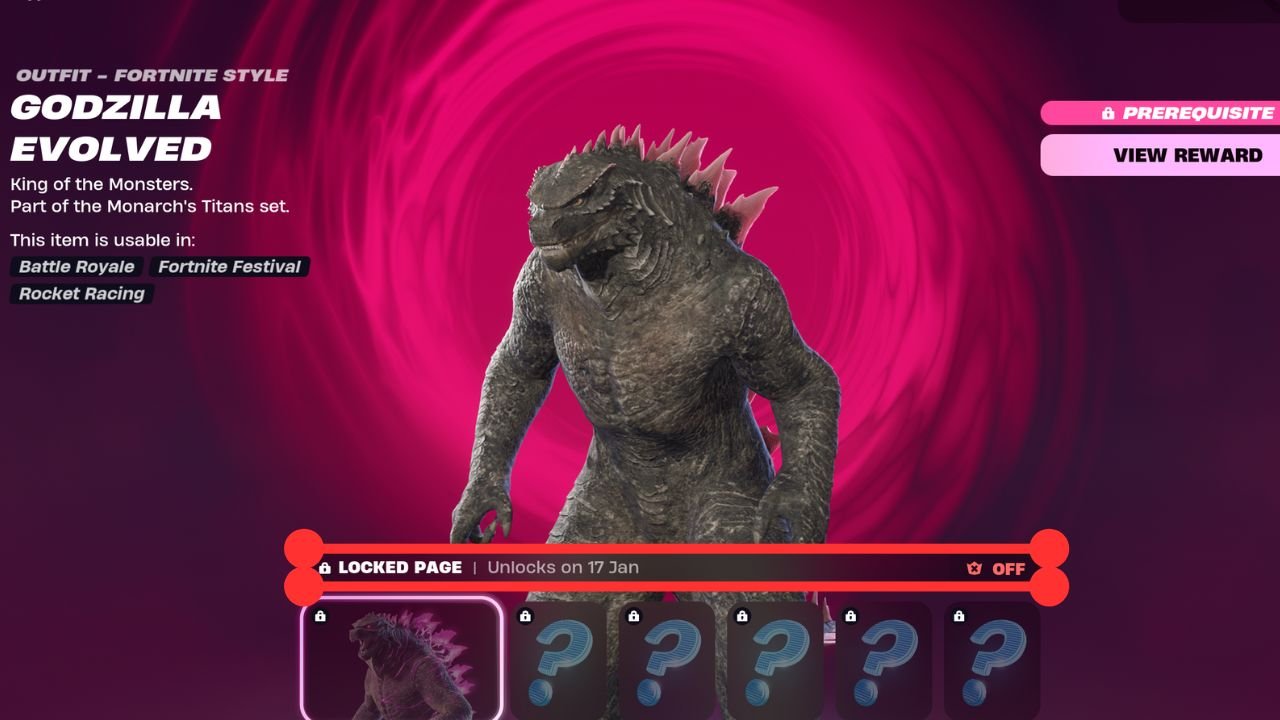Select the Battle Royale tag

(x=77, y=266)
